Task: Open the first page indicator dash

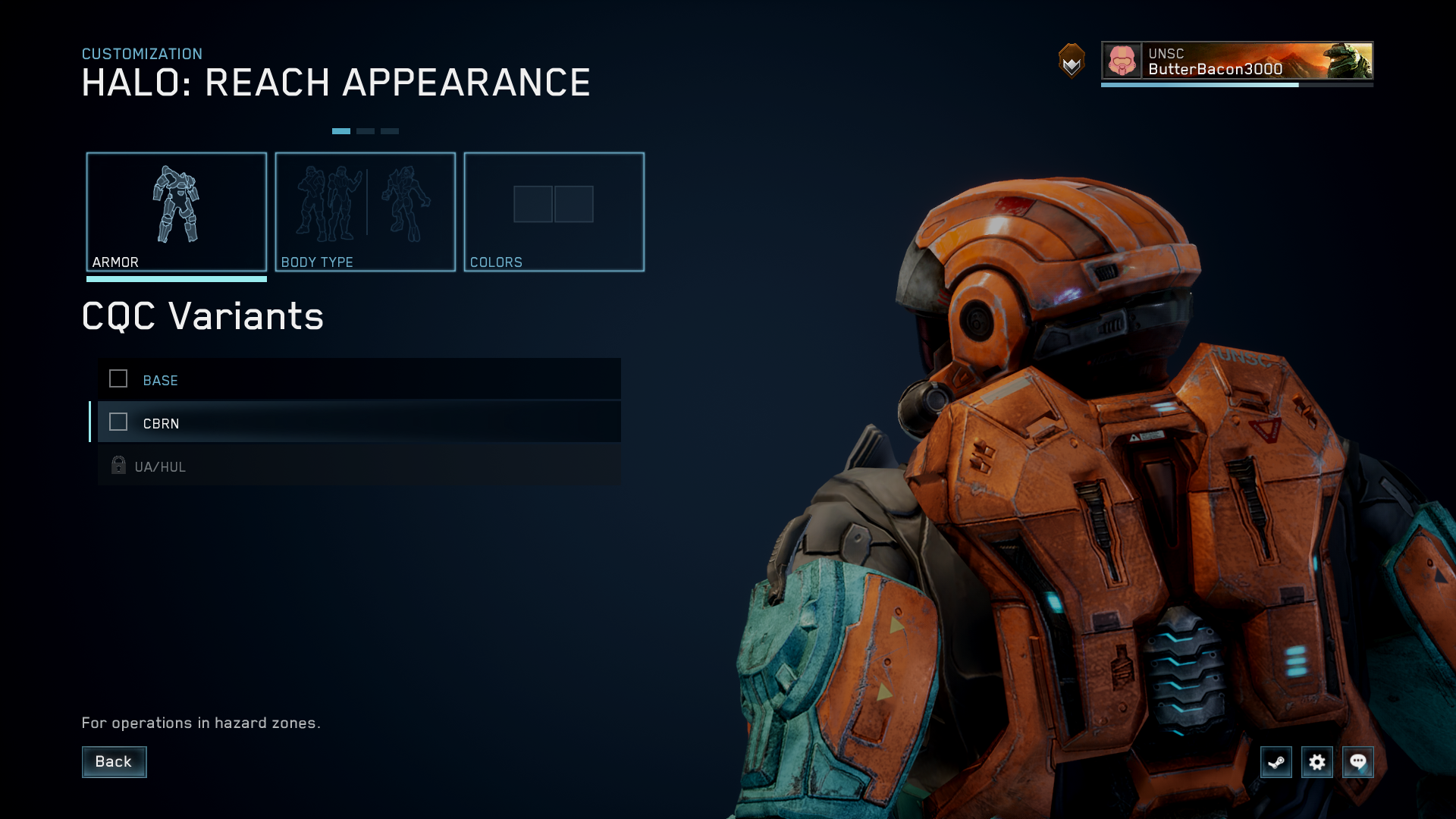Action: [x=343, y=130]
